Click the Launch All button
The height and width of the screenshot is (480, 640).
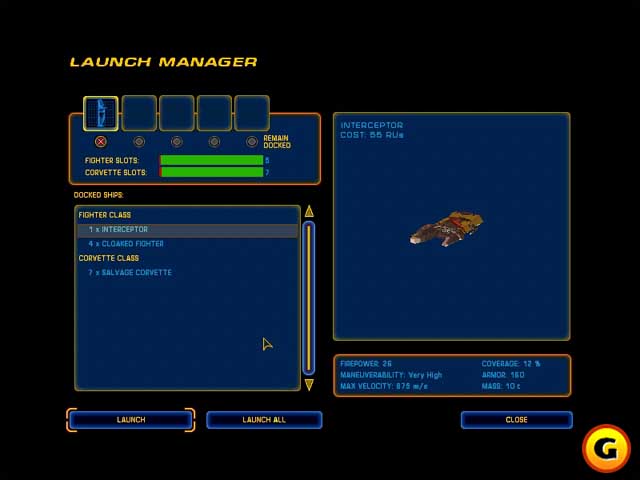[x=264, y=420]
